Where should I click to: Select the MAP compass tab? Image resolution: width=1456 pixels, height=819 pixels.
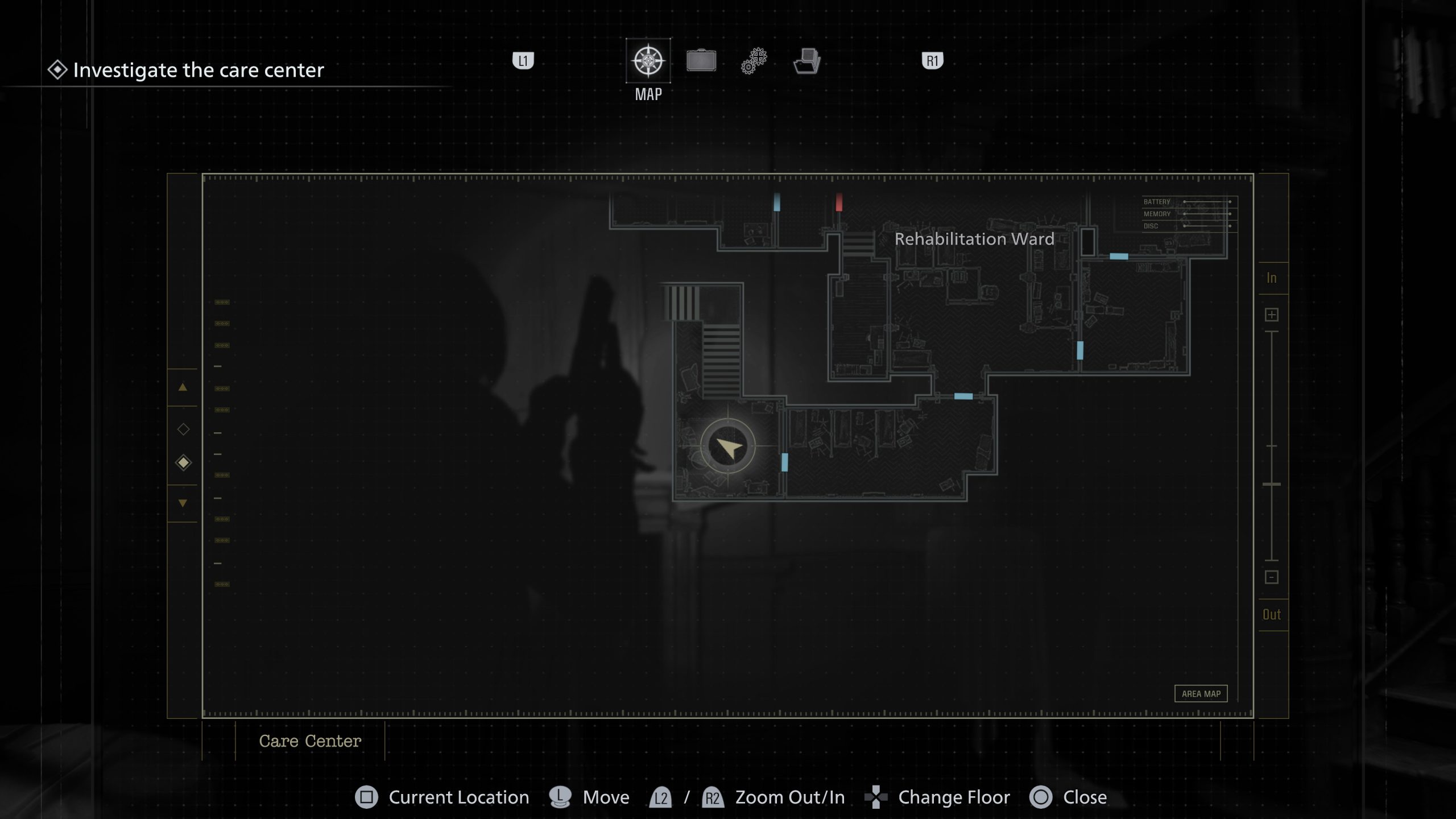point(648,61)
